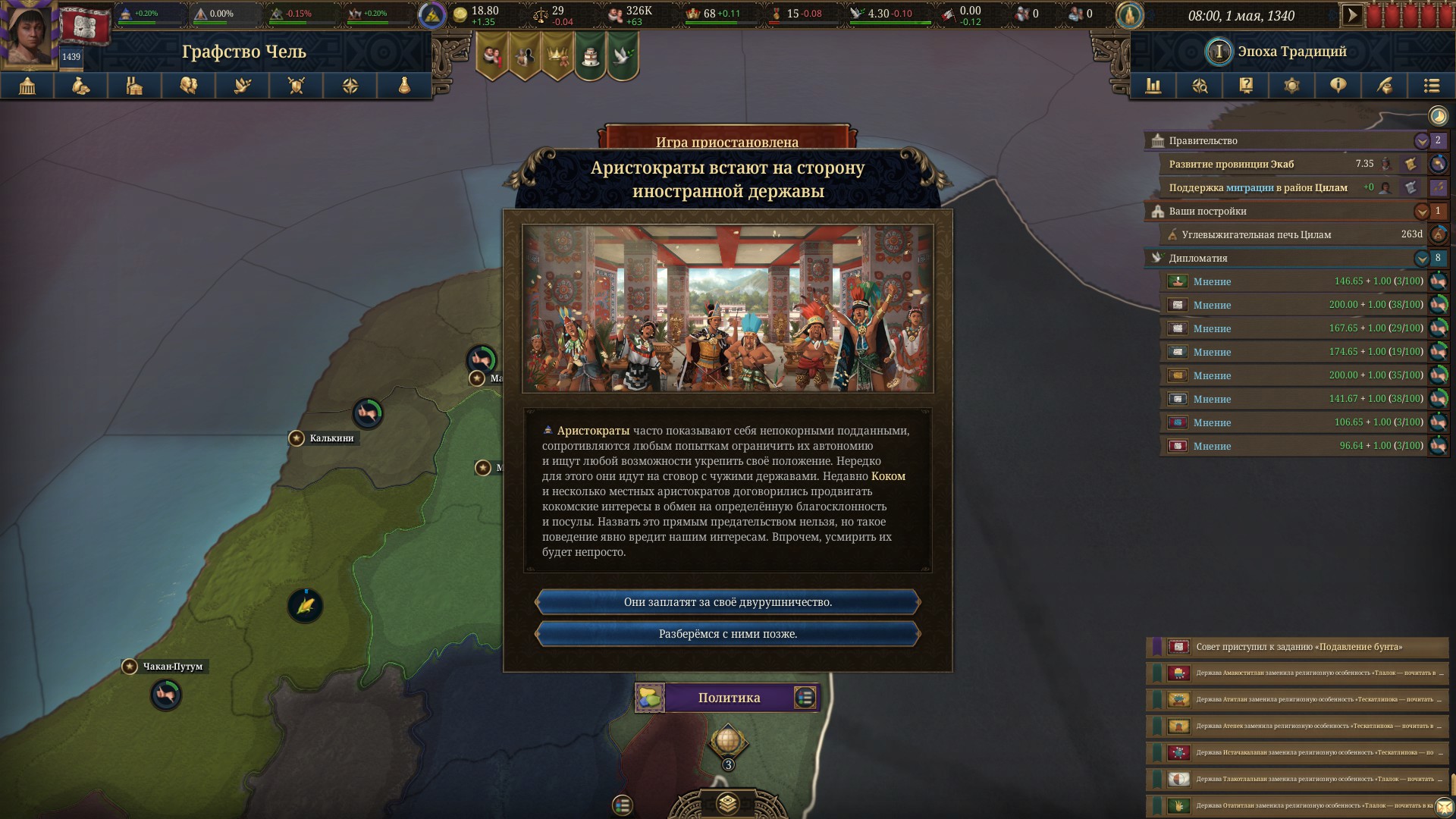Open the game settings gear icon
Image resolution: width=1456 pixels, height=819 pixels.
pos(1292,86)
